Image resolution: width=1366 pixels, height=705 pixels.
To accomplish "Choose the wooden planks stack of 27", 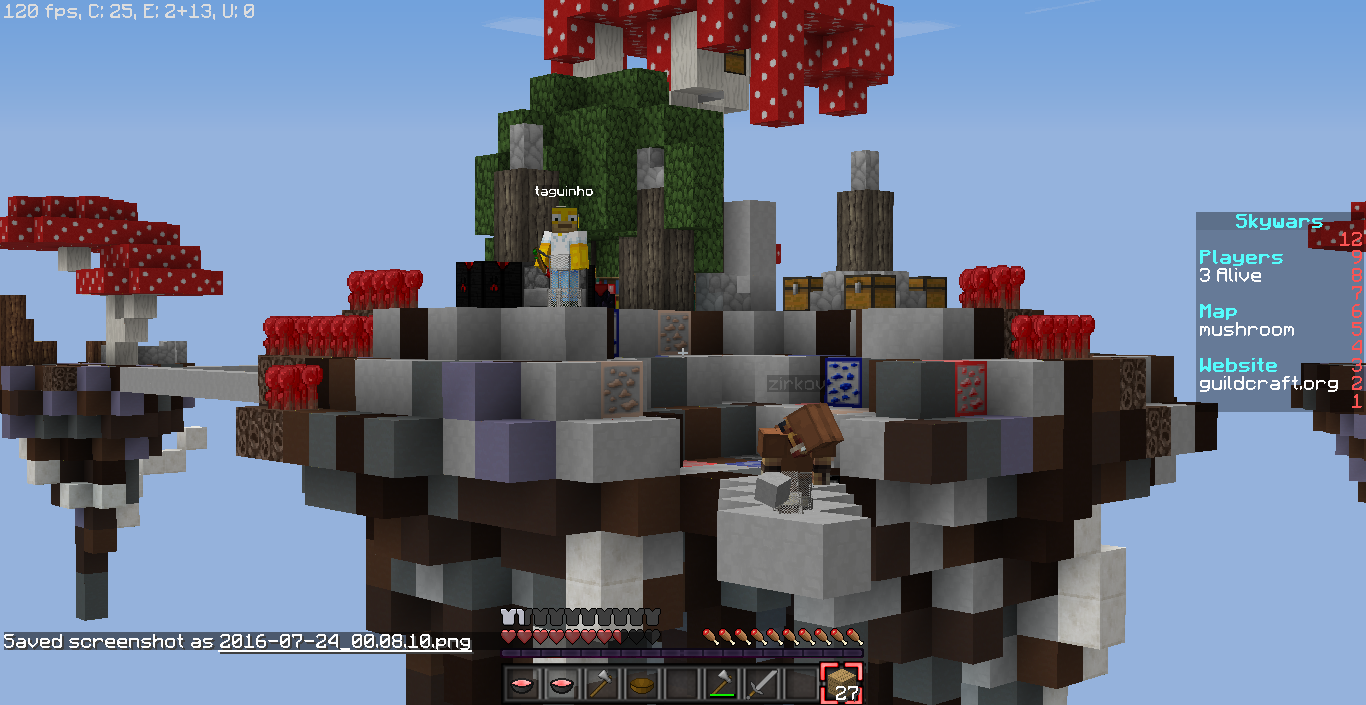I will tap(841, 684).
